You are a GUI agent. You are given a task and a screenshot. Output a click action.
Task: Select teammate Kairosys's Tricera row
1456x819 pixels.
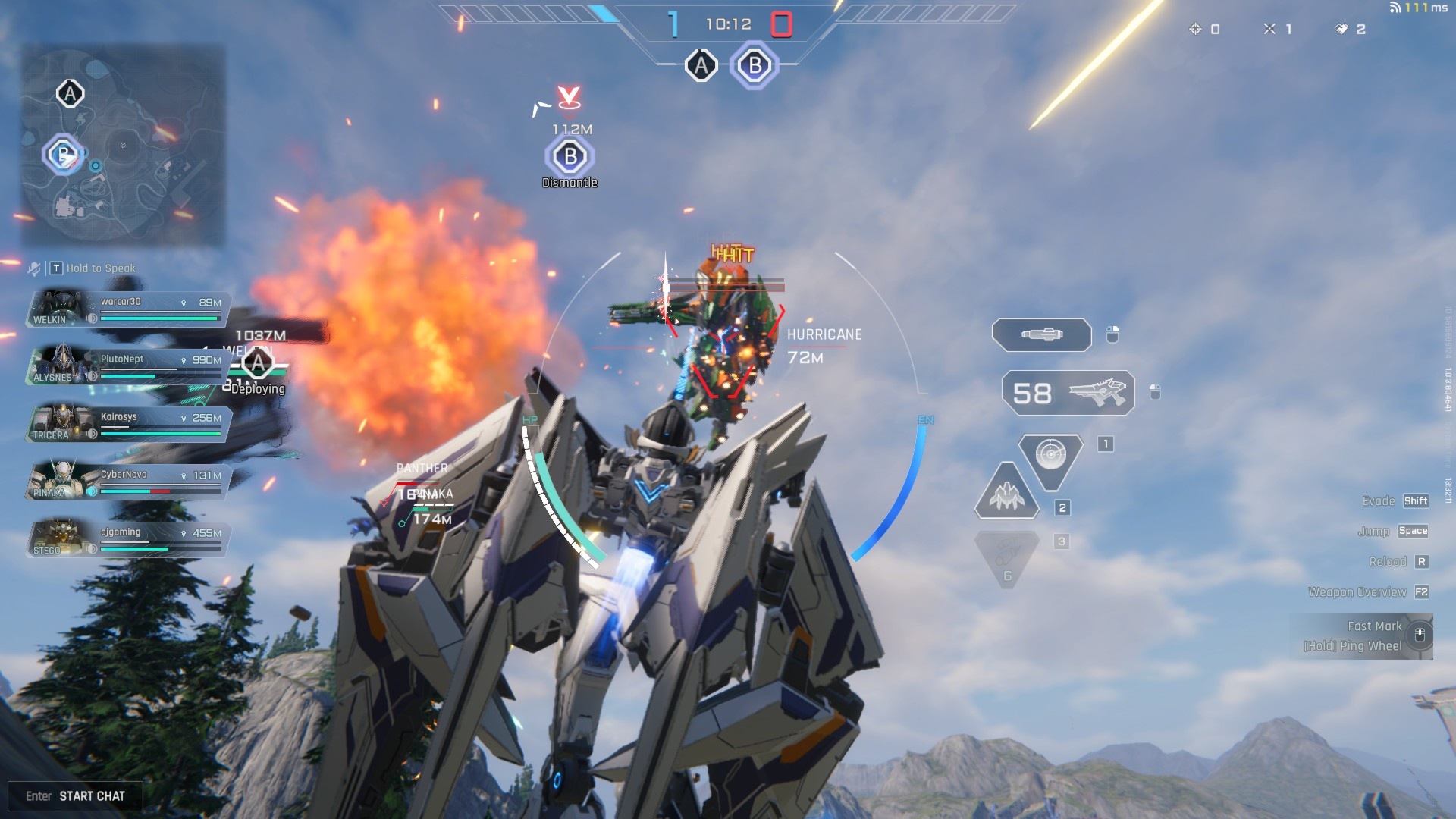(127, 425)
